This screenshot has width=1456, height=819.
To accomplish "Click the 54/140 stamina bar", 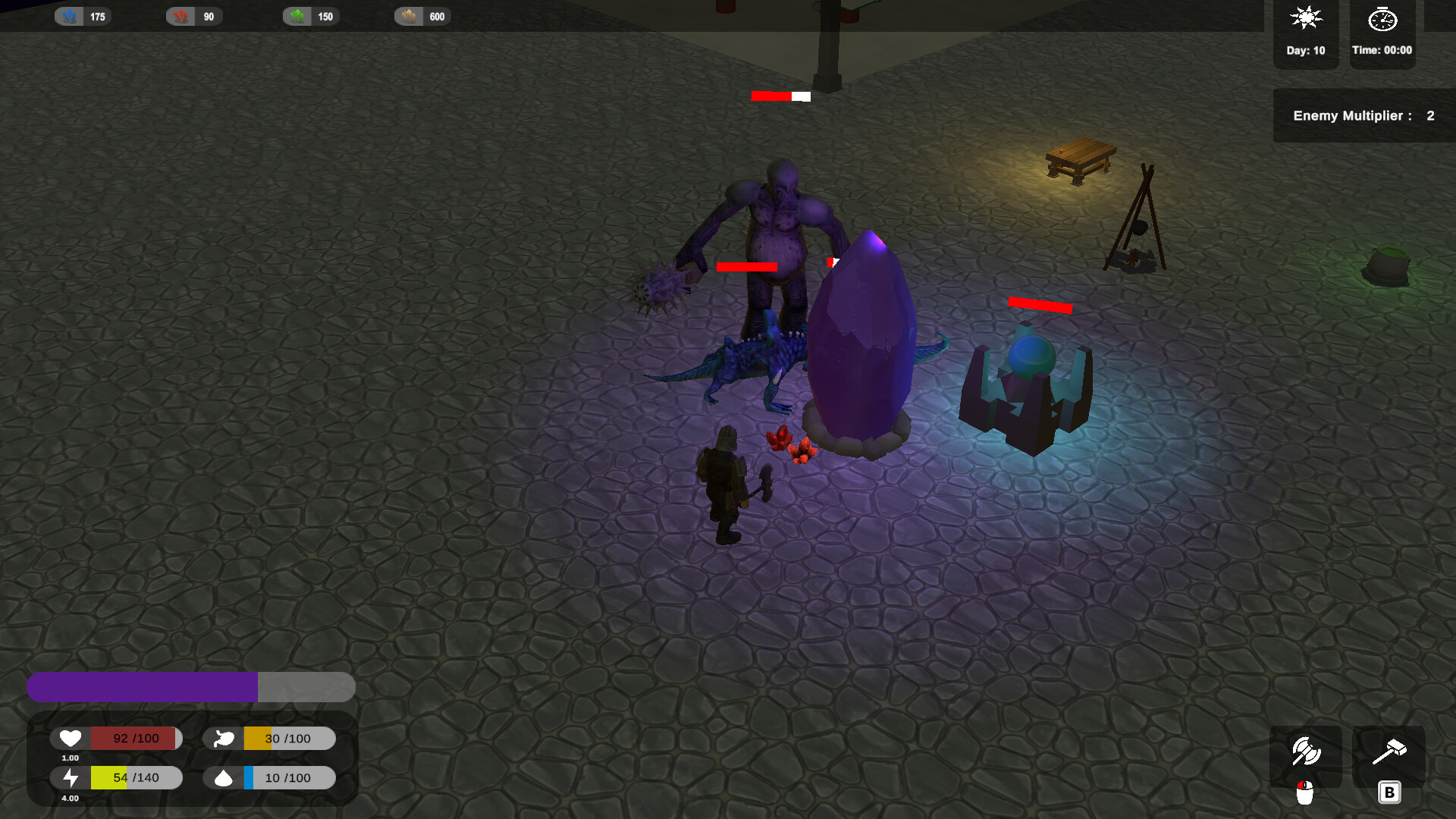I will tap(135, 777).
